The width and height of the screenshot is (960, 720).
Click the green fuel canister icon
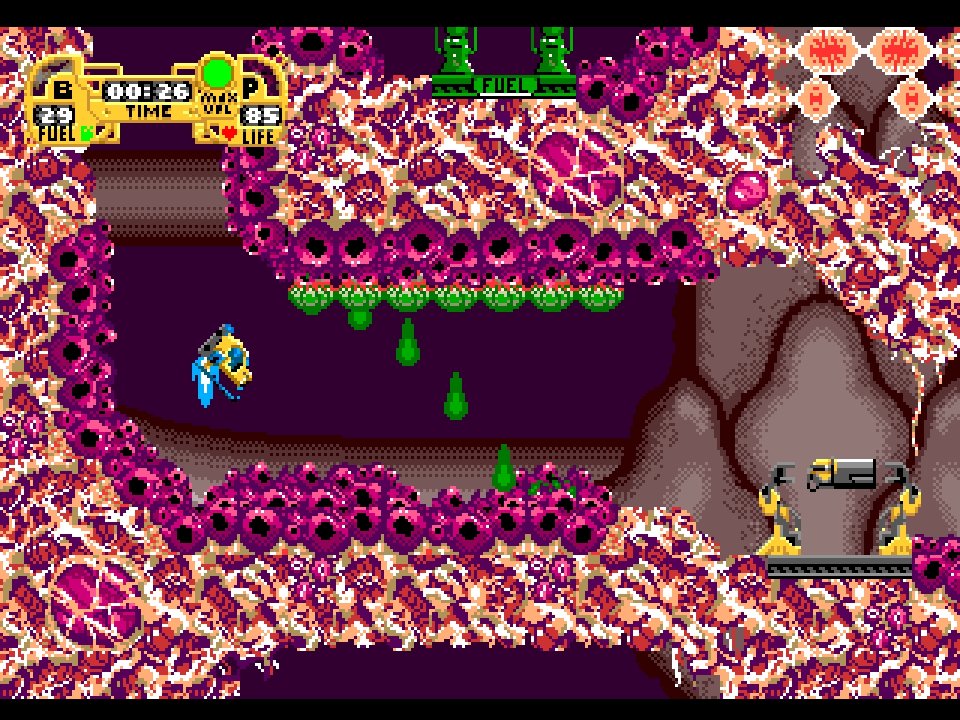(87, 131)
